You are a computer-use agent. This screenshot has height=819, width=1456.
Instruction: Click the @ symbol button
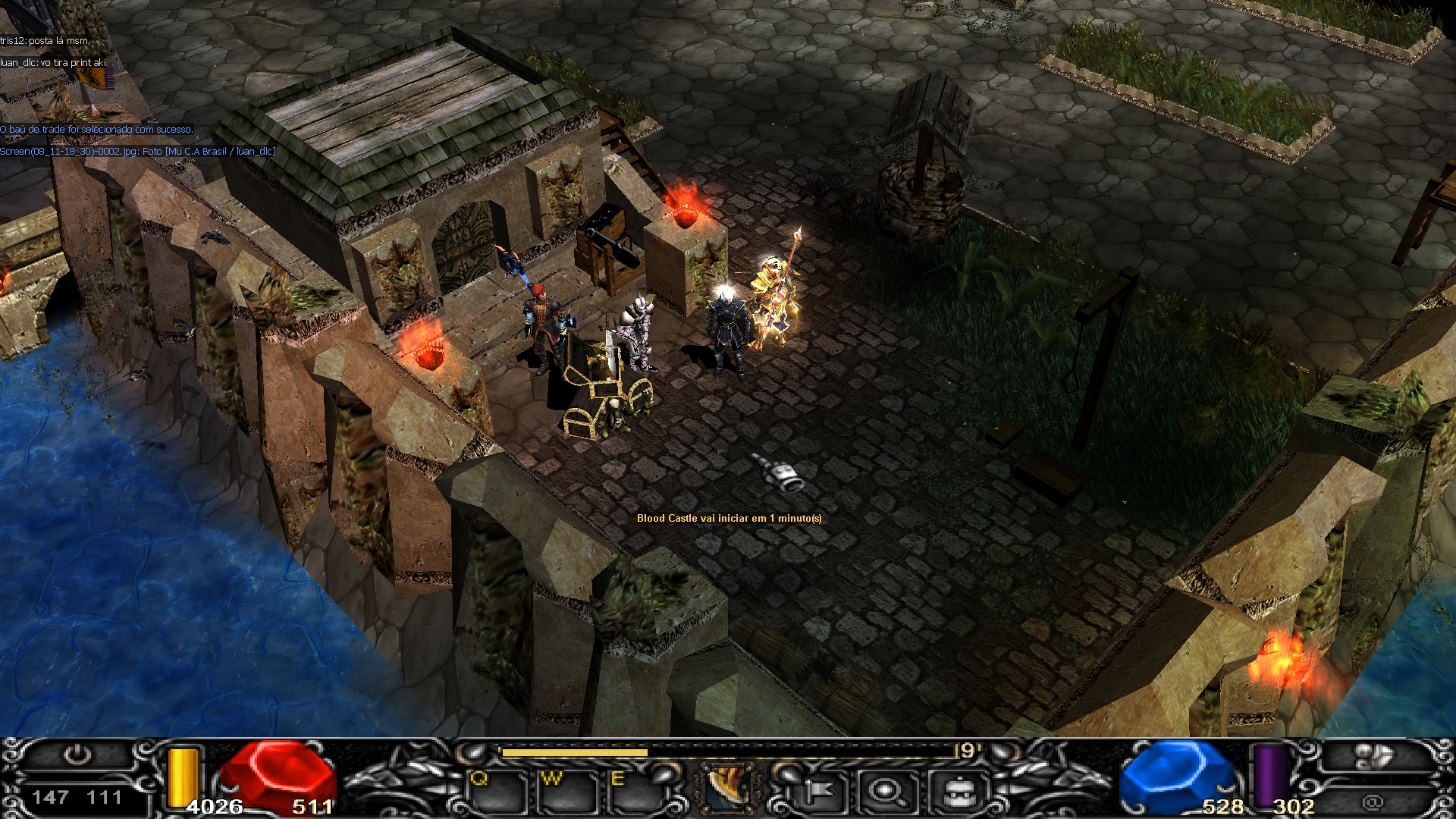1372,802
